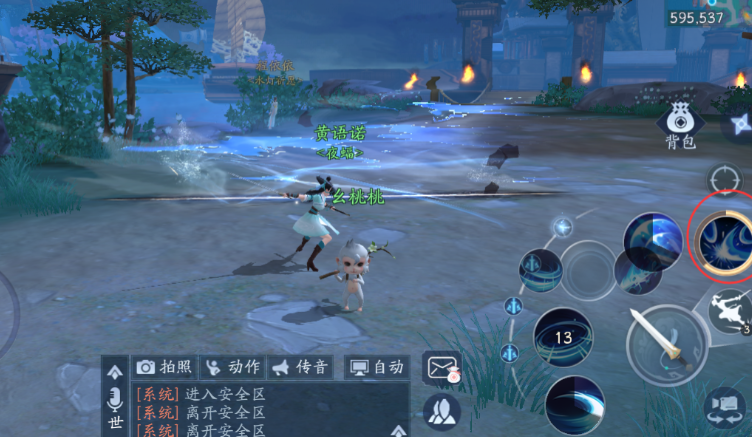
Task: Activate the skill showing cooldown 13
Action: [563, 337]
